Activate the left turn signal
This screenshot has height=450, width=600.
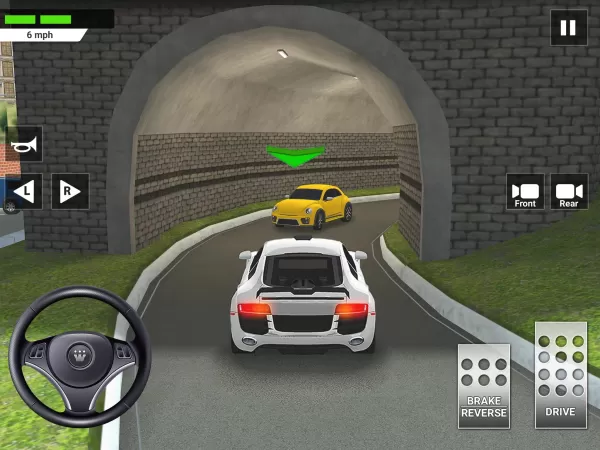[24, 190]
